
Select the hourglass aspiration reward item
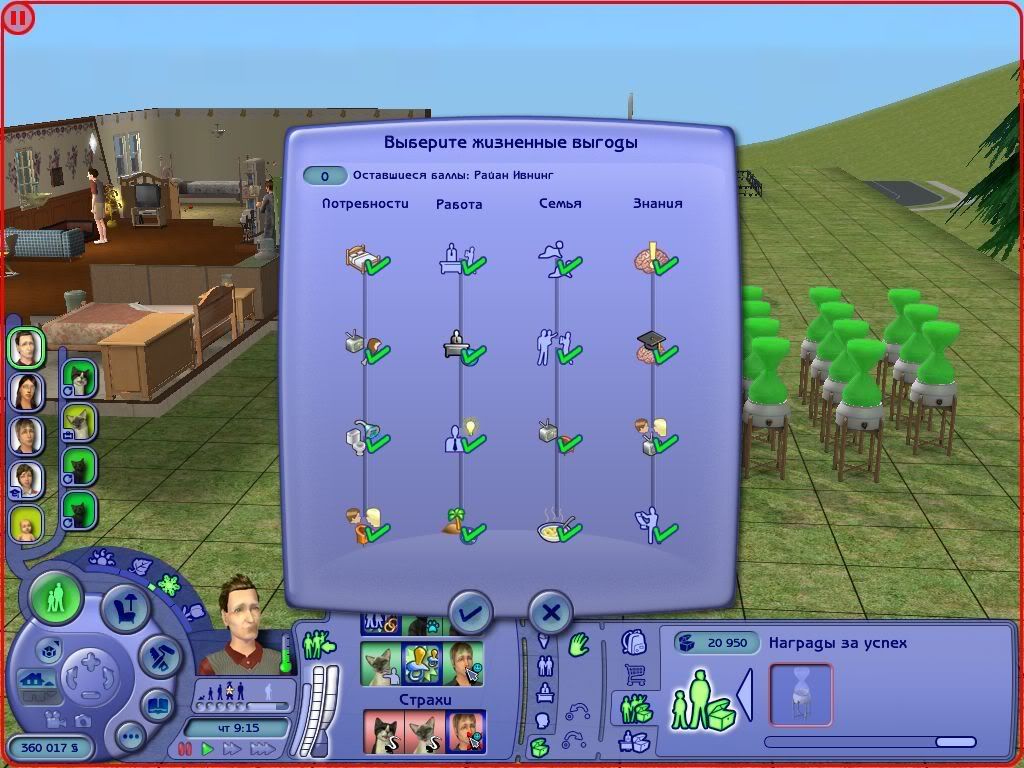tap(800, 694)
